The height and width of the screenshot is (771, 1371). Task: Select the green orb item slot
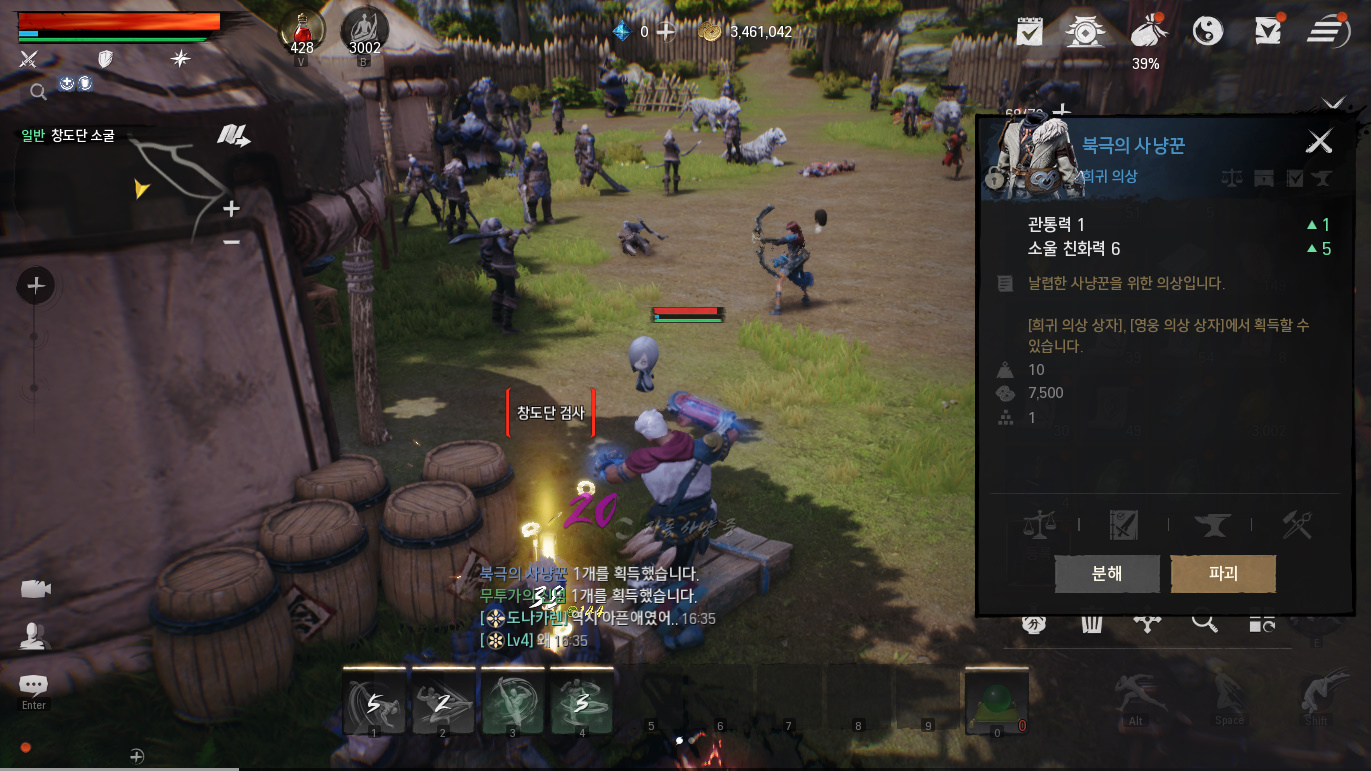click(x=996, y=701)
